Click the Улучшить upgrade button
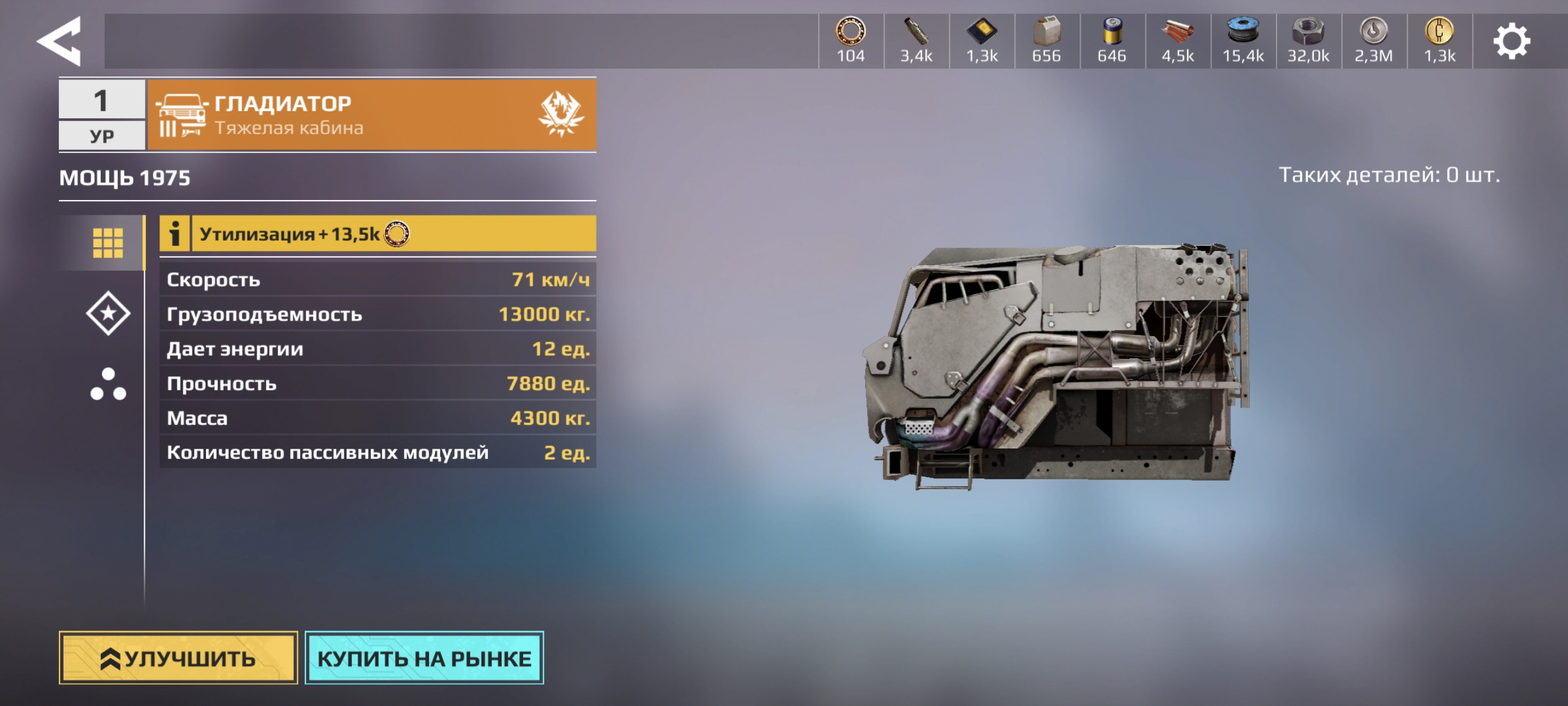Image resolution: width=1568 pixels, height=706 pixels. (x=178, y=657)
